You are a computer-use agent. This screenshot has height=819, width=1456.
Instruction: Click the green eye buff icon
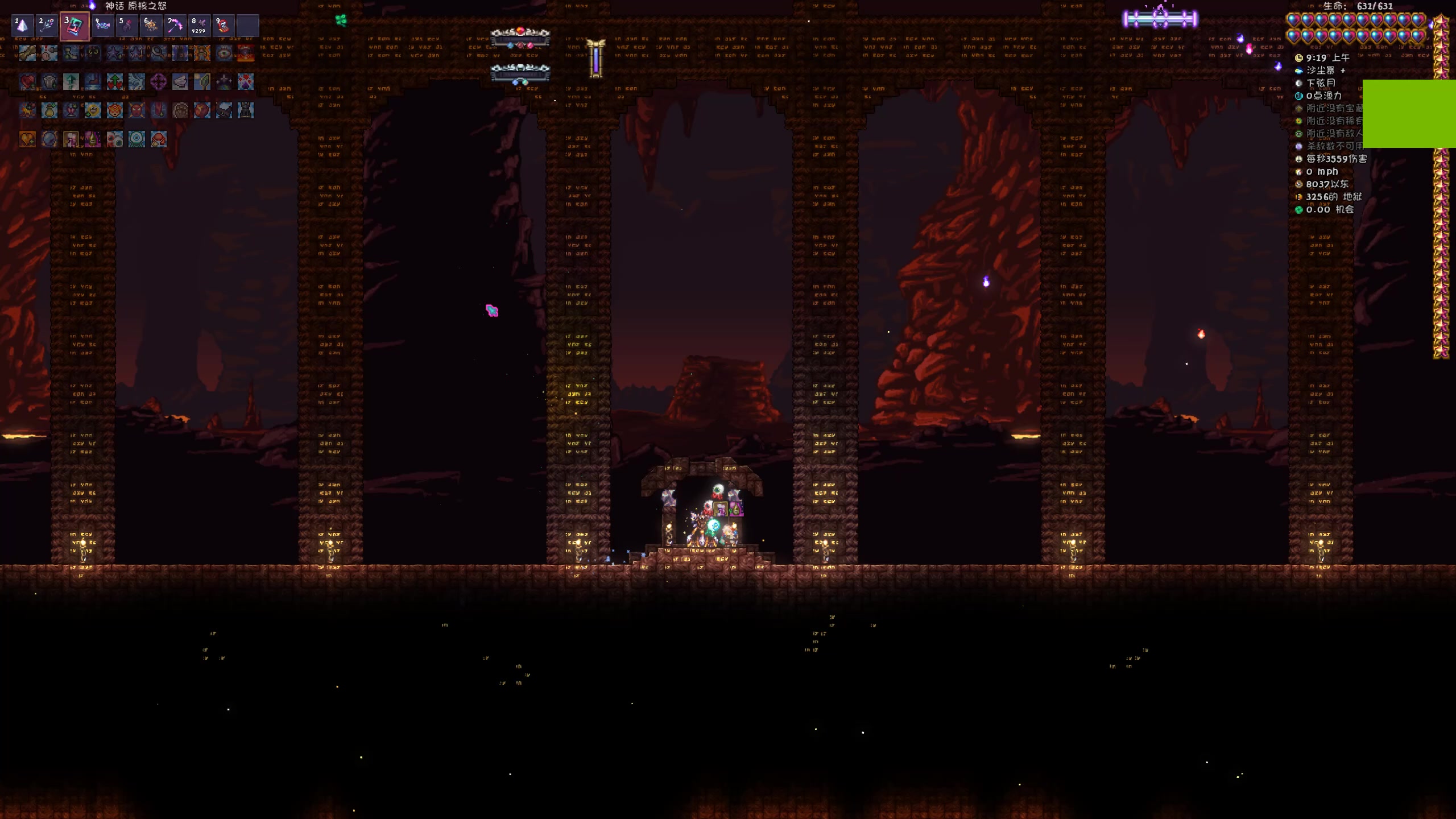[x=224, y=53]
